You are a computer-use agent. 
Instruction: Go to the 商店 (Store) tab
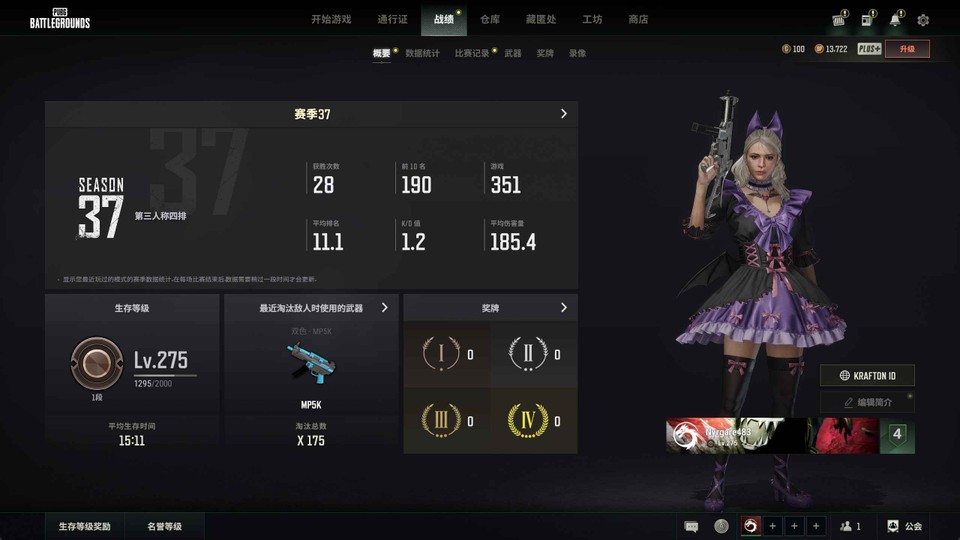(638, 19)
